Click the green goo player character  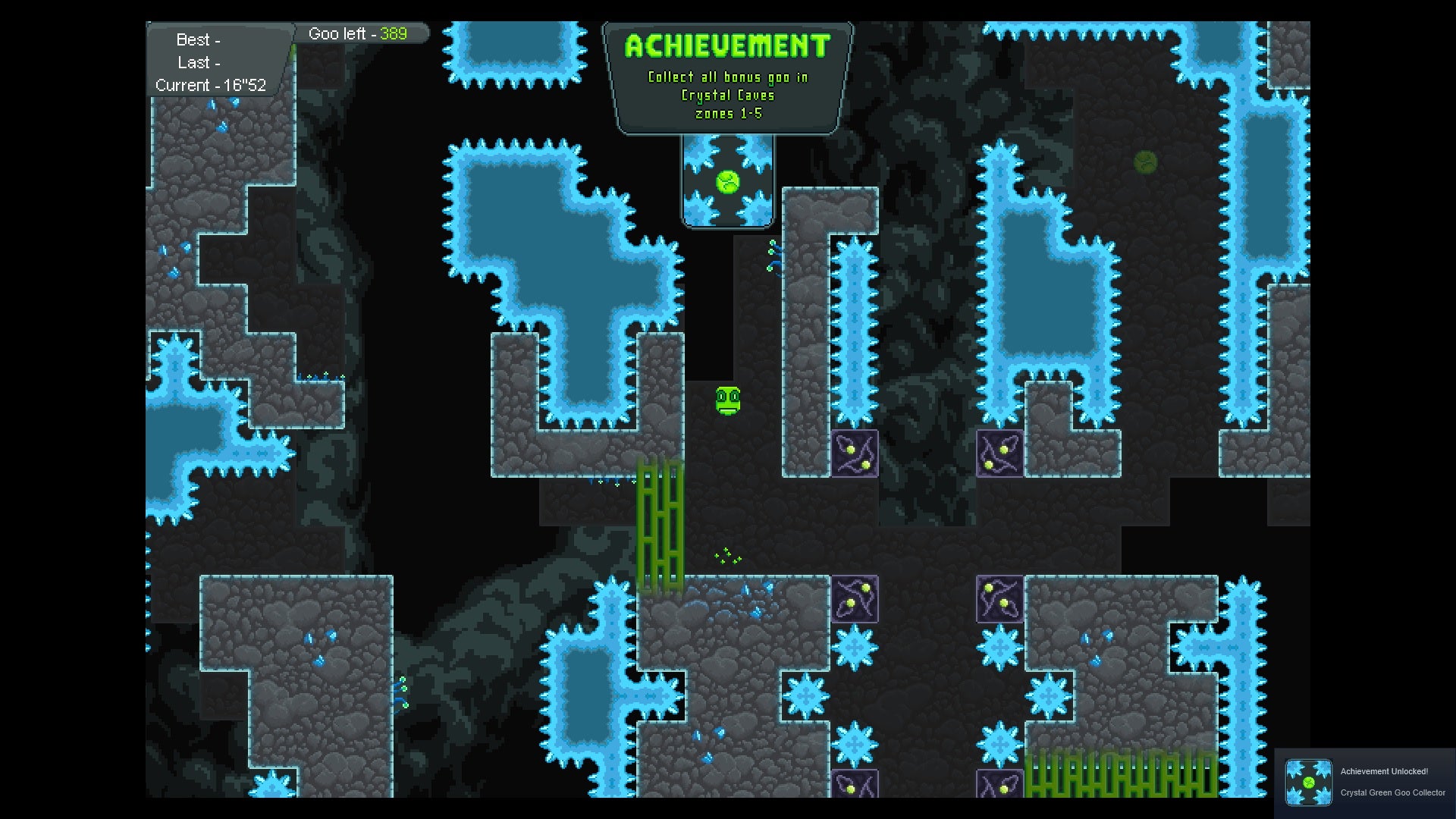(726, 402)
